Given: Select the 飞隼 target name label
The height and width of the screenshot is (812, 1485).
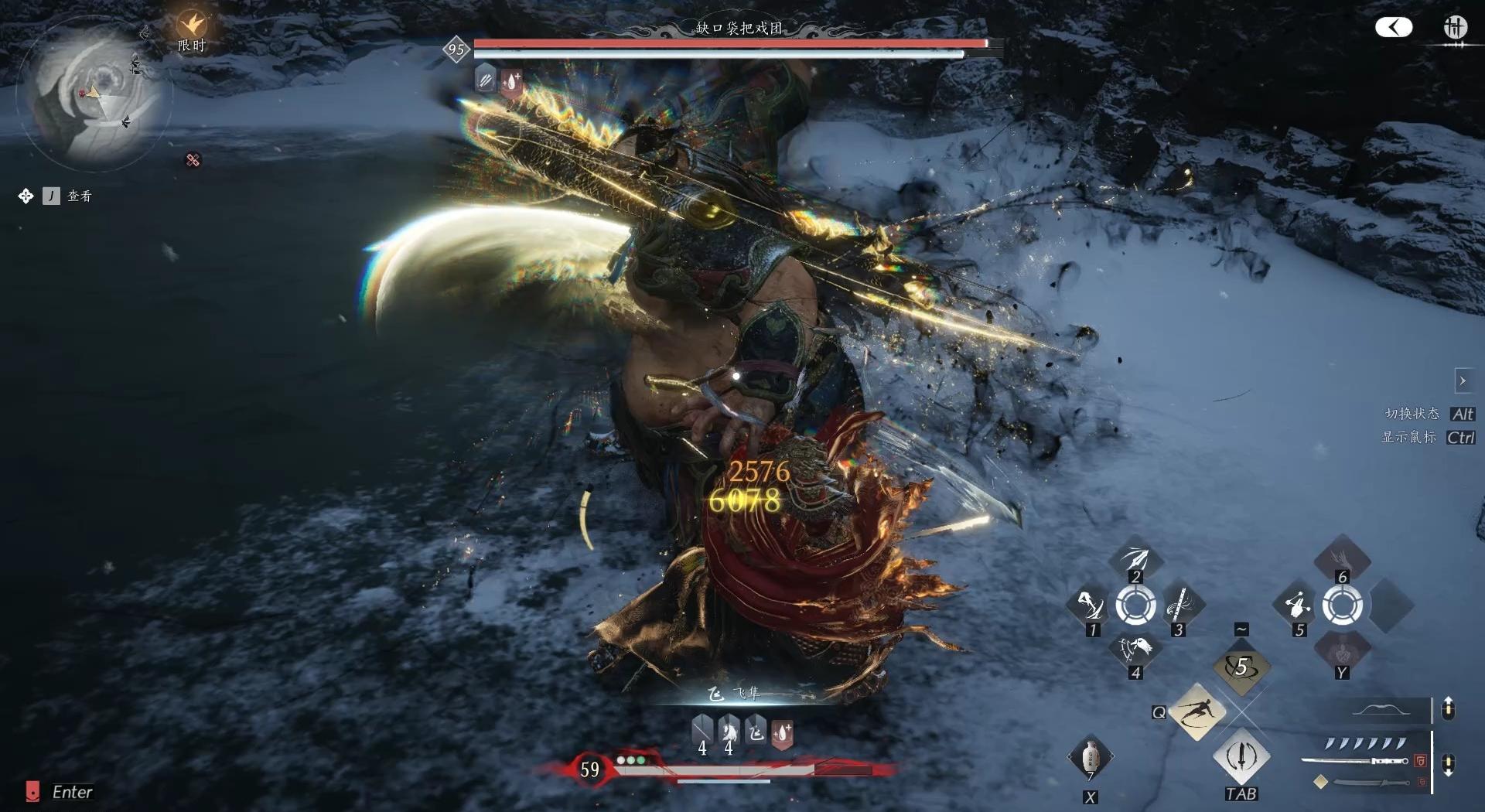Looking at the screenshot, I should [x=747, y=694].
